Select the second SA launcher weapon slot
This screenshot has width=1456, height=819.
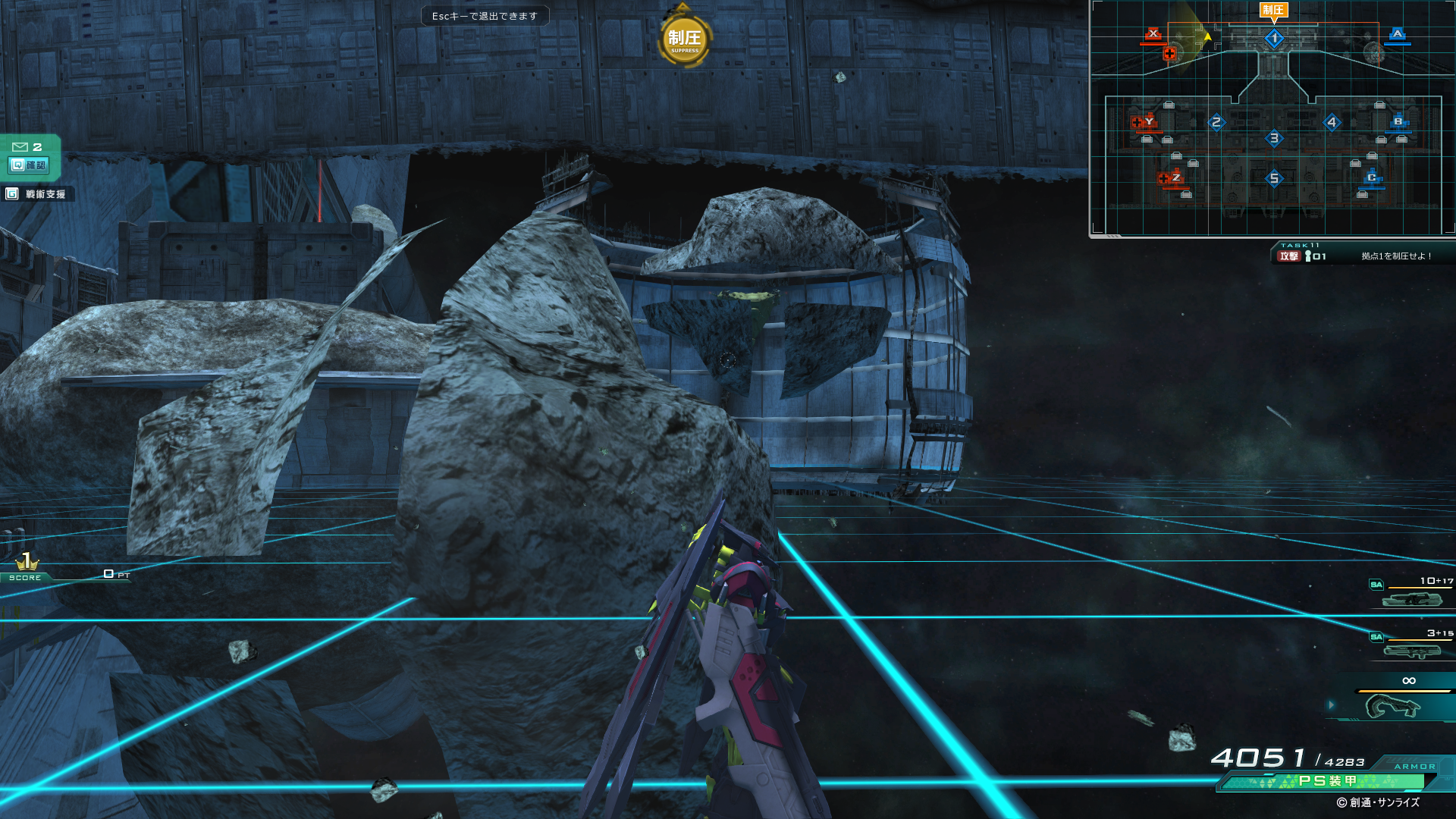[1411, 651]
